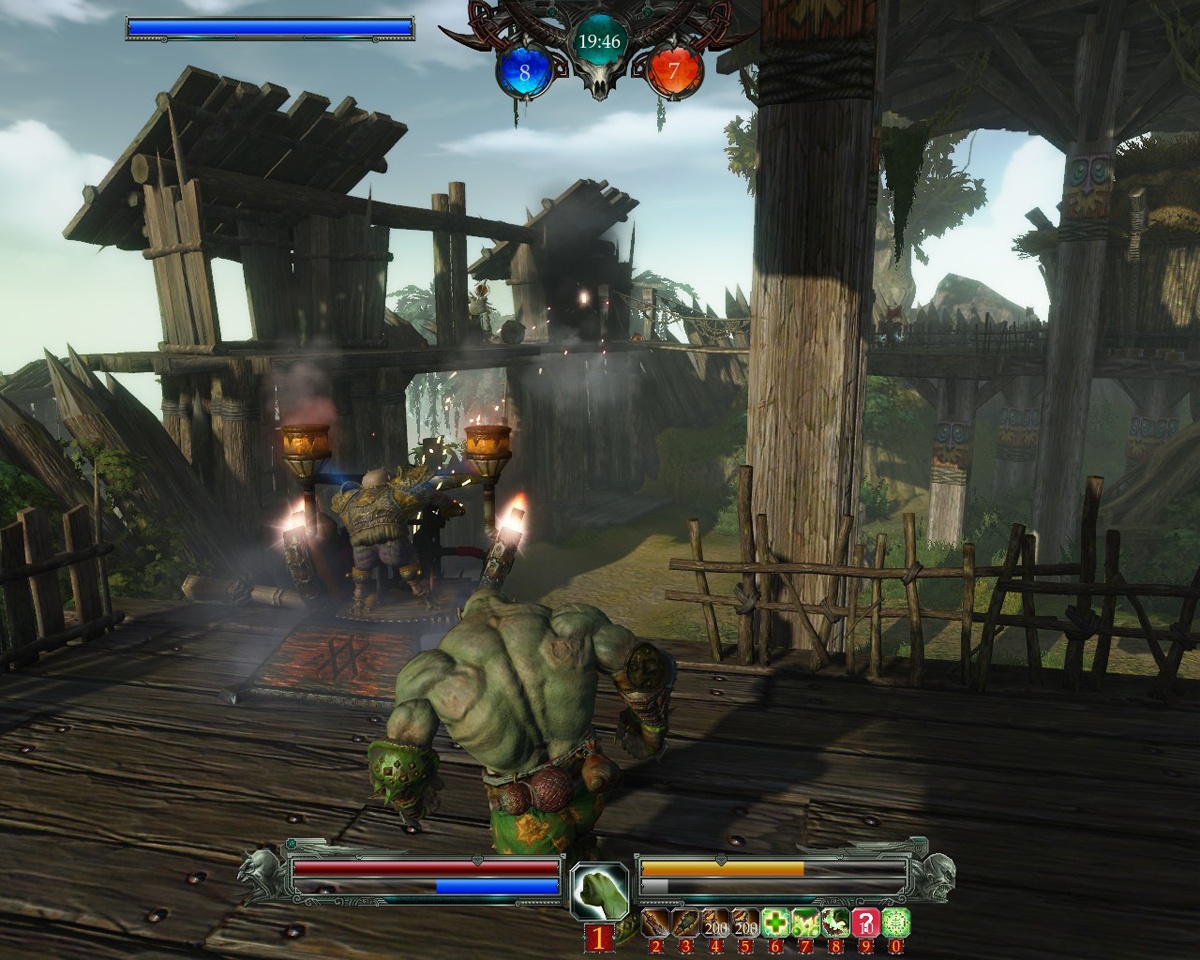
Task: Choose the bladed weapon in slot 2
Action: [x=656, y=922]
